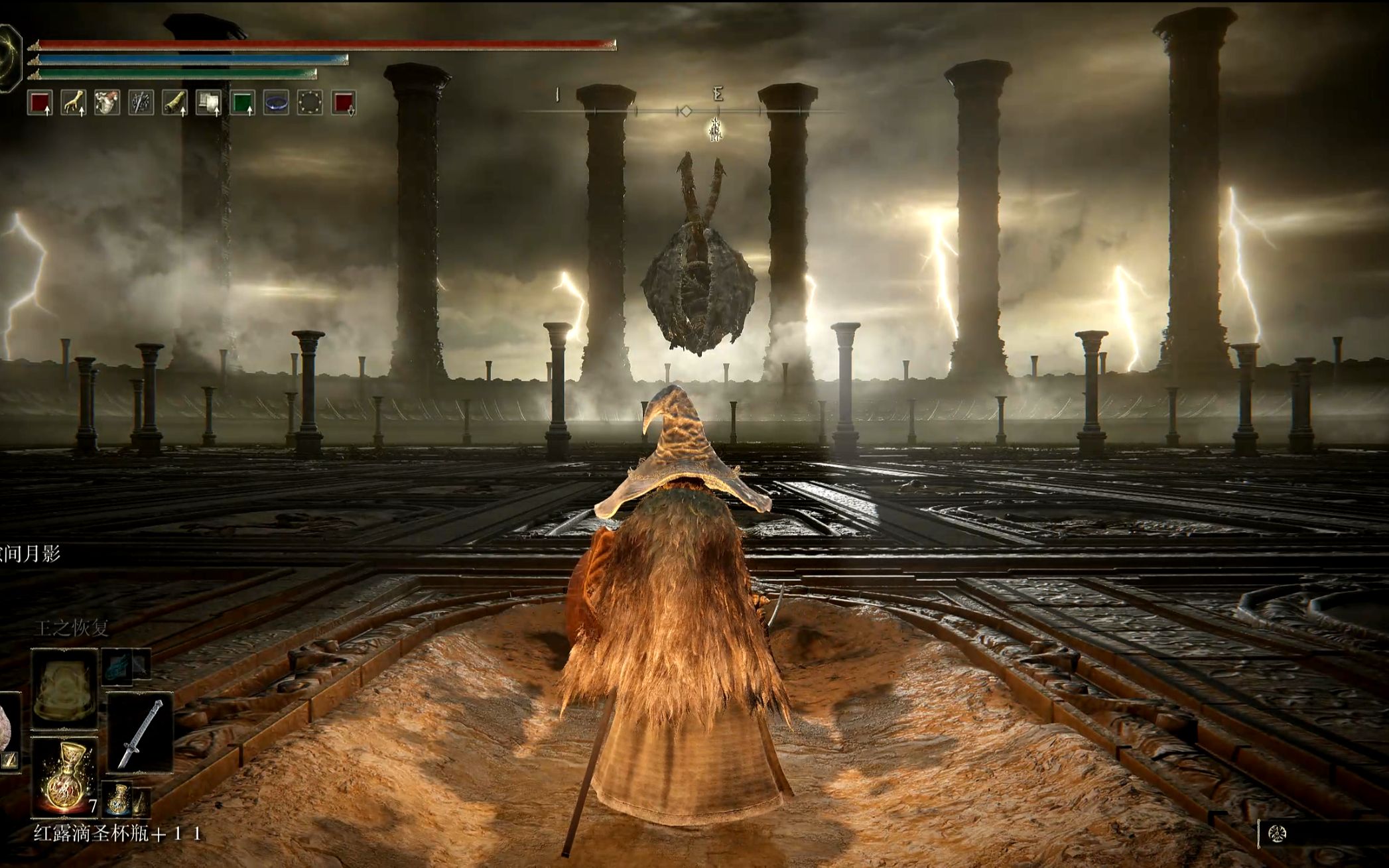Click the claw talisman buff icon

click(x=74, y=103)
